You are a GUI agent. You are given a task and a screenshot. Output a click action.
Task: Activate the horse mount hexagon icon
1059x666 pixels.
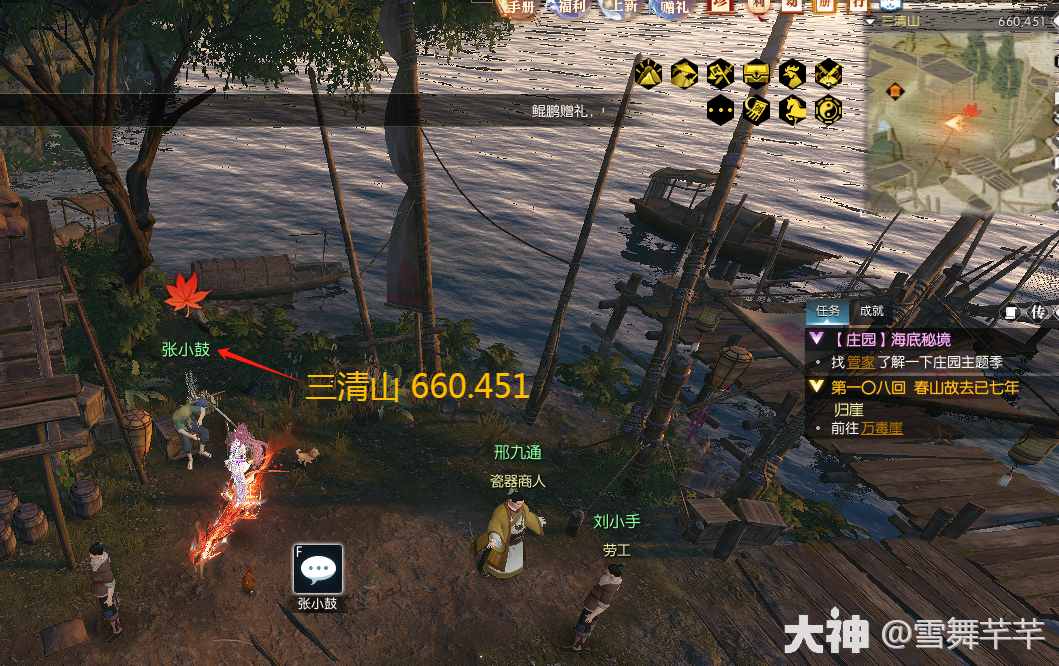[792, 110]
